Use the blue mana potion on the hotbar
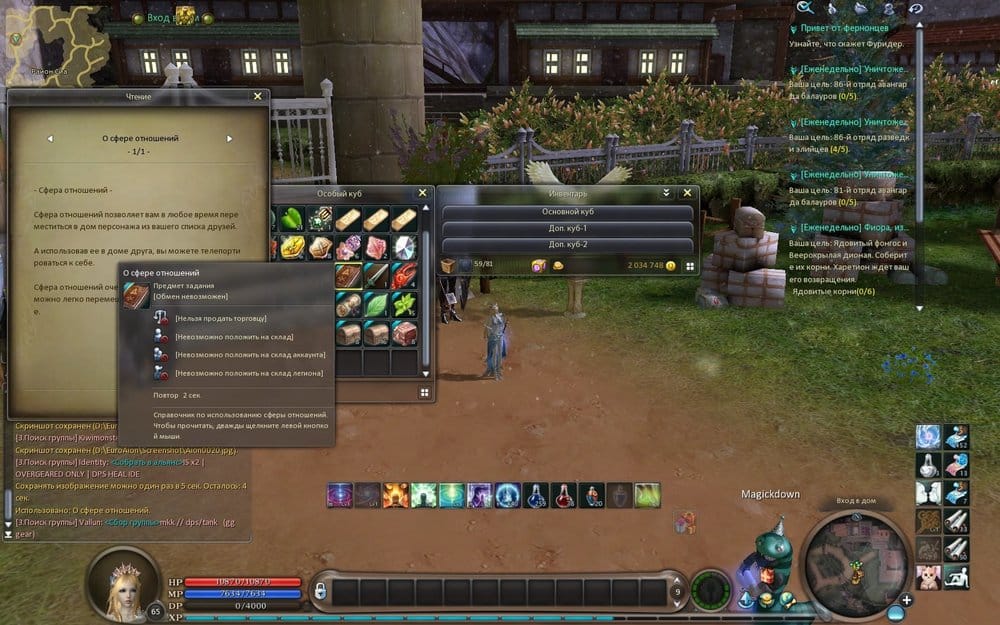Image resolution: width=1000 pixels, height=625 pixels. [536, 494]
